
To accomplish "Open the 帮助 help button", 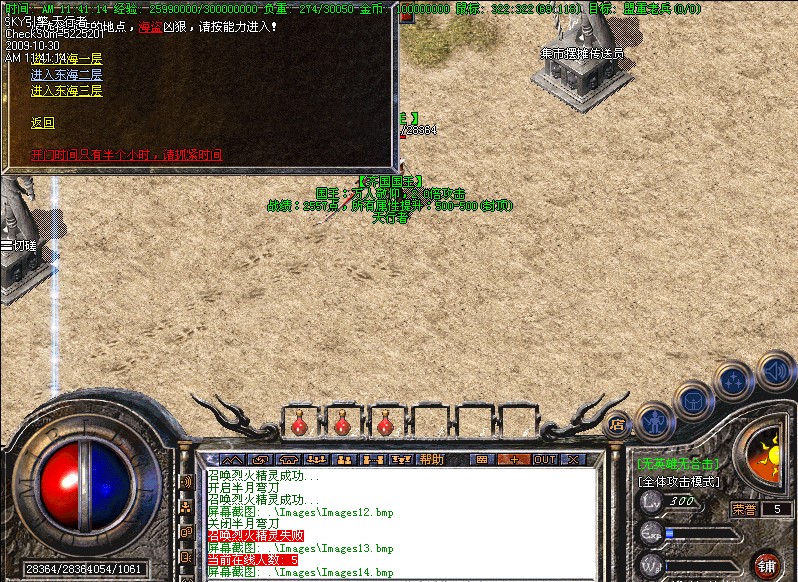I will point(432,459).
